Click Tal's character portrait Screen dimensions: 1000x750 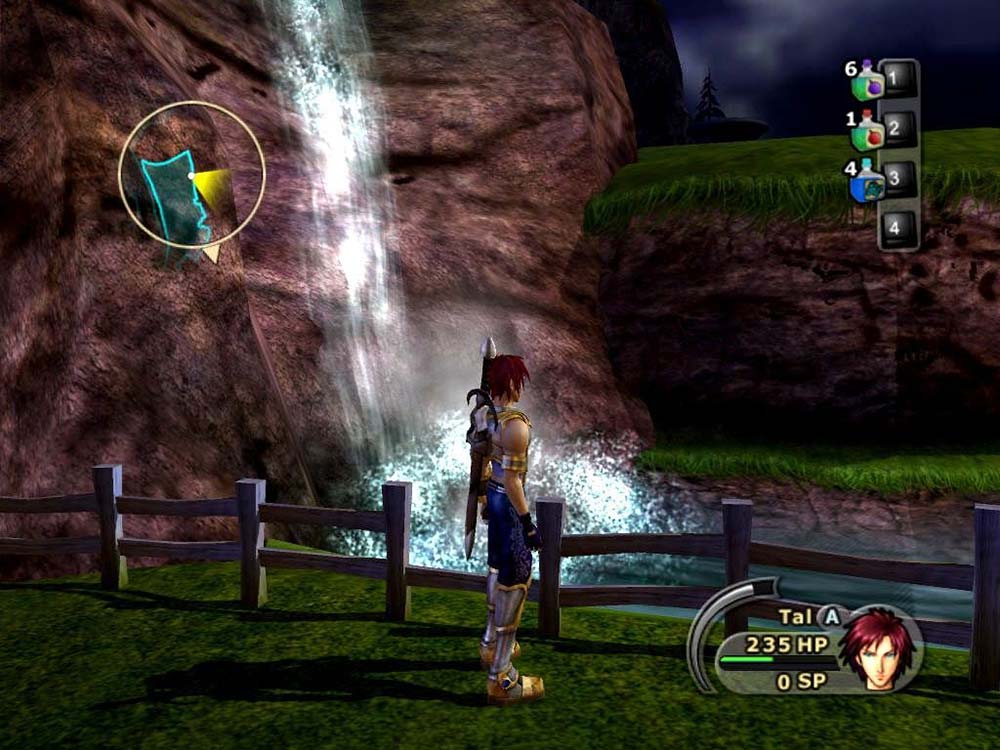pos(877,647)
